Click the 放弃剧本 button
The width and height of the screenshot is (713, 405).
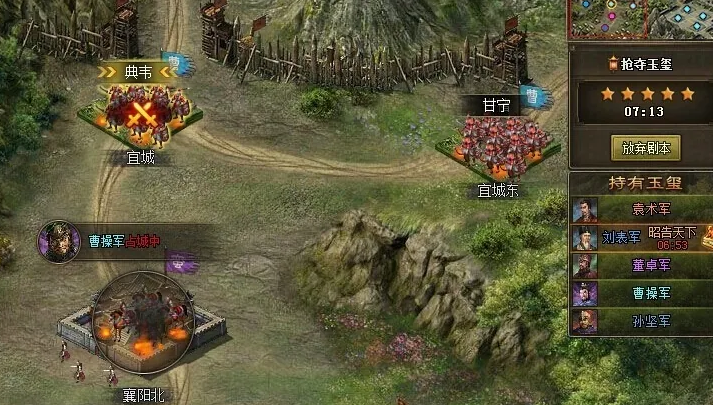644,148
